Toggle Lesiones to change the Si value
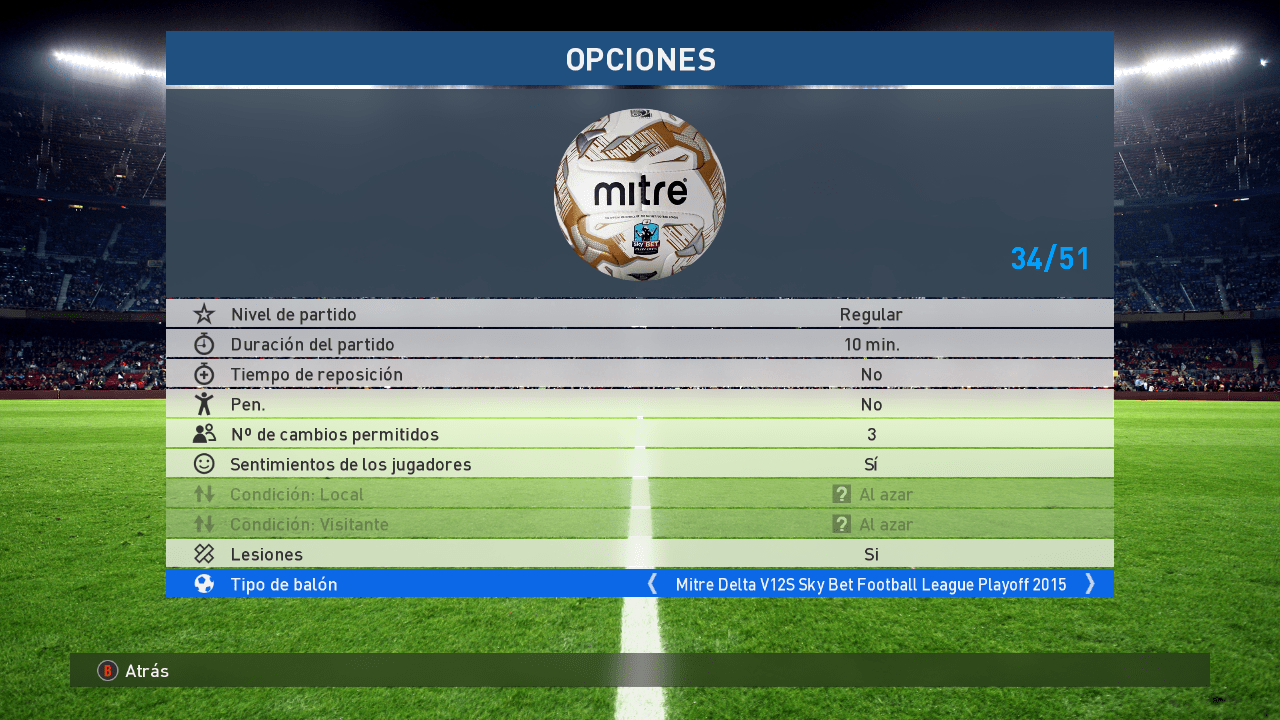The height and width of the screenshot is (720, 1280). (870, 554)
